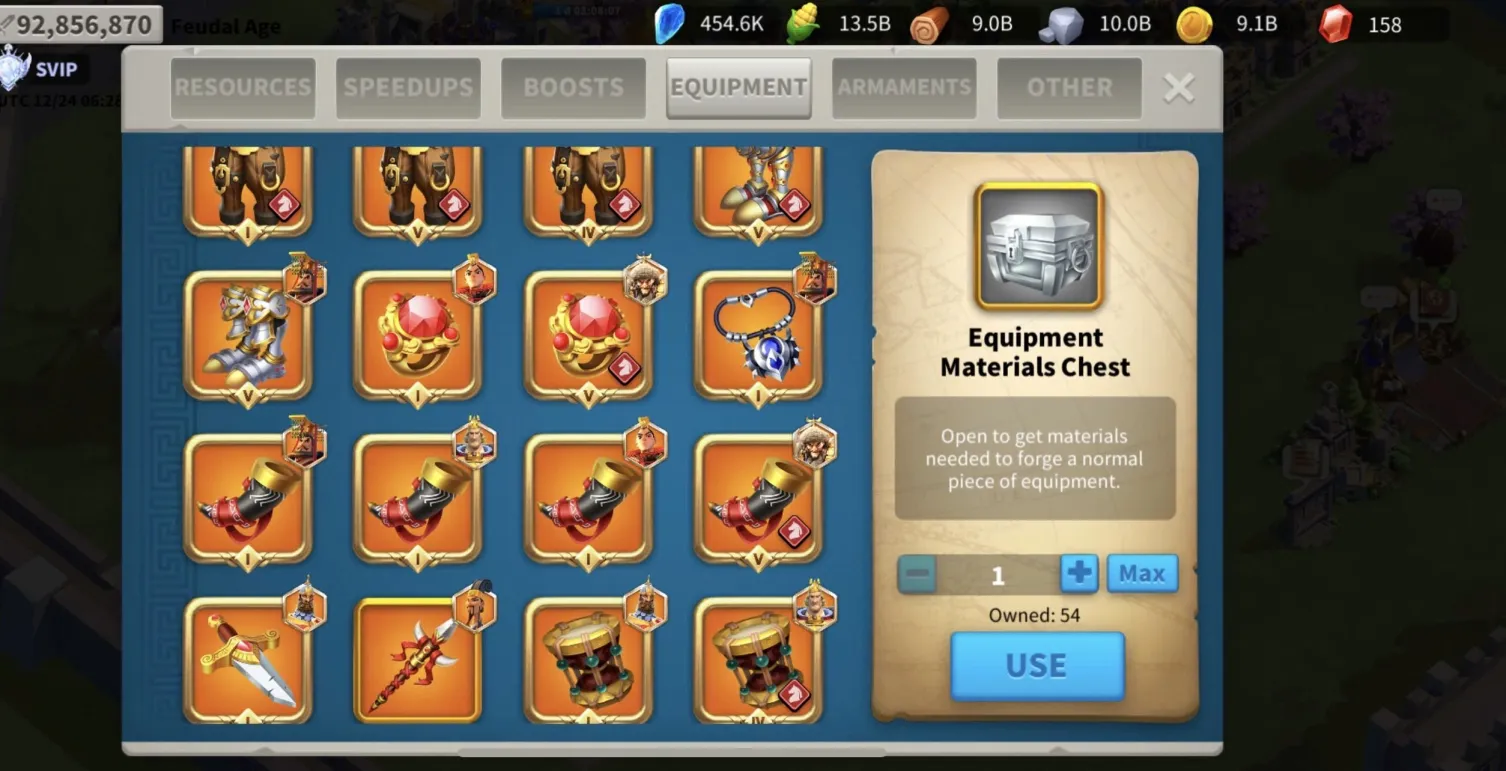Increase chest quantity with plus button

(x=1079, y=574)
